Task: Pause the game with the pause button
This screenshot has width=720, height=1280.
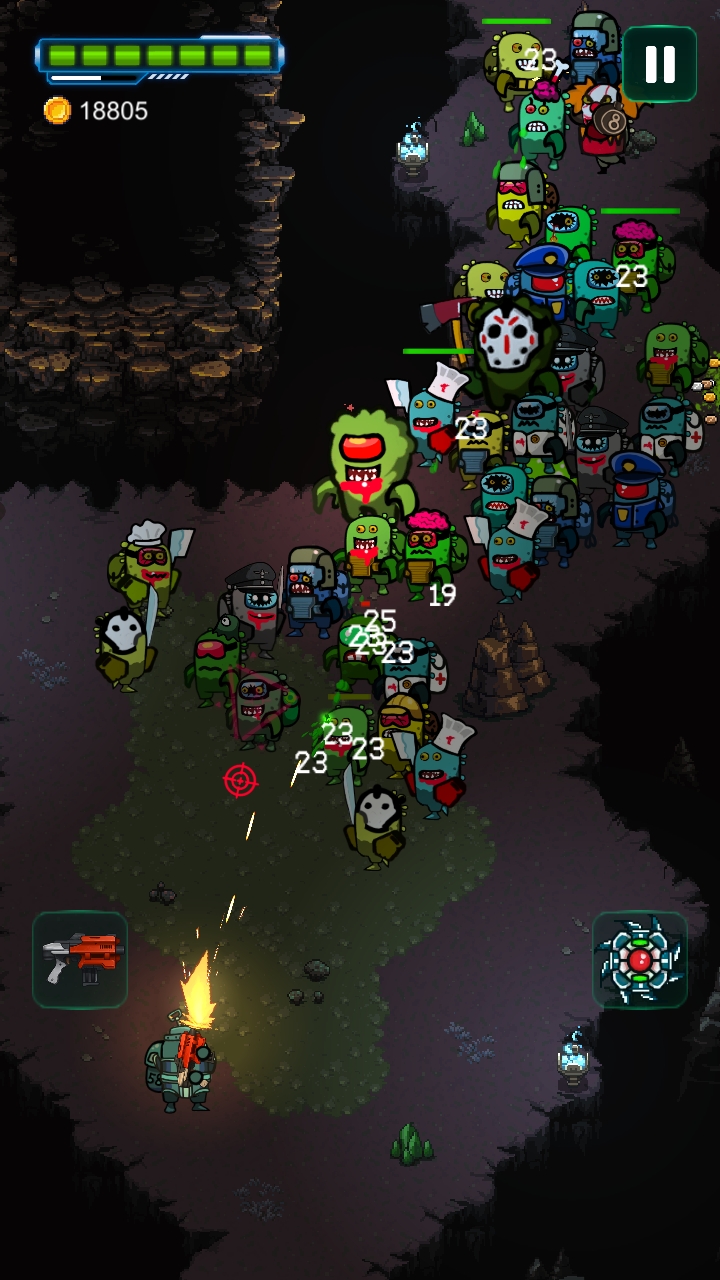Action: coord(659,64)
